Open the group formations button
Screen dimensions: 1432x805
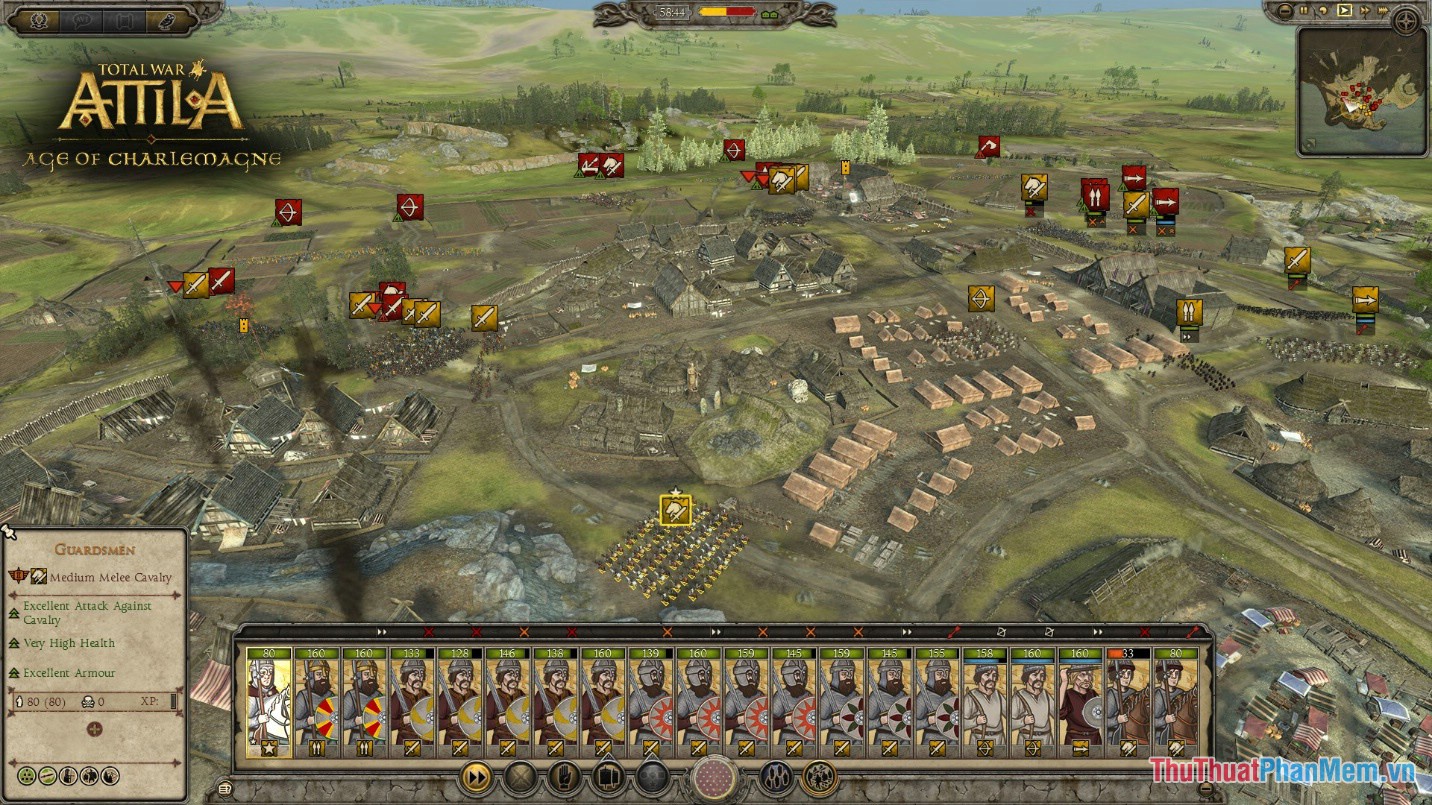775,777
